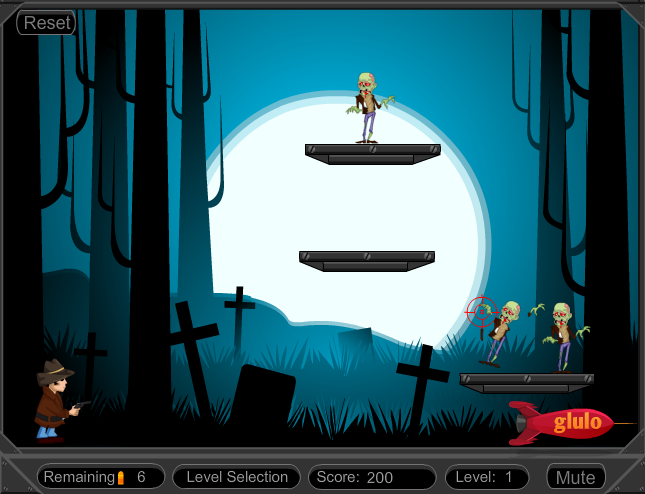The height and width of the screenshot is (494, 645).
Task: Open the glulo rocket logo link
Action: point(566,422)
